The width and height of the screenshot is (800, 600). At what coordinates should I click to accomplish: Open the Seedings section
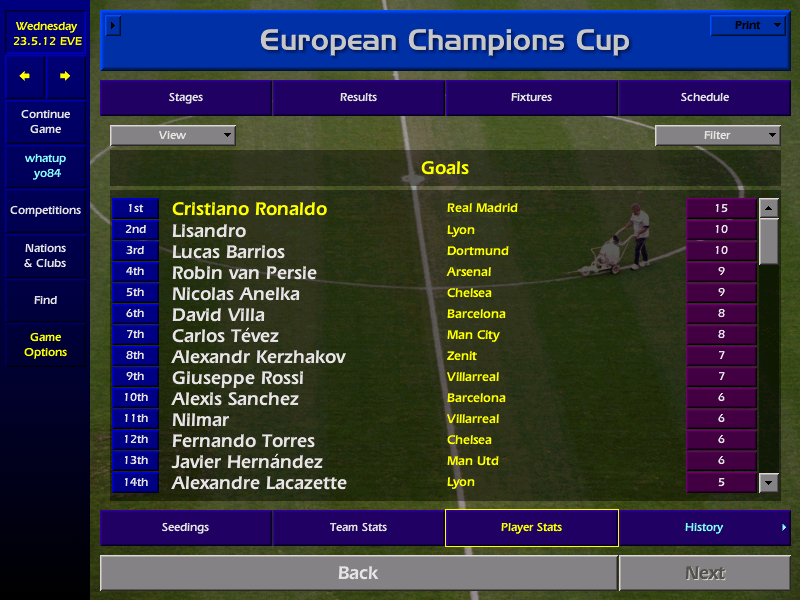pos(186,527)
